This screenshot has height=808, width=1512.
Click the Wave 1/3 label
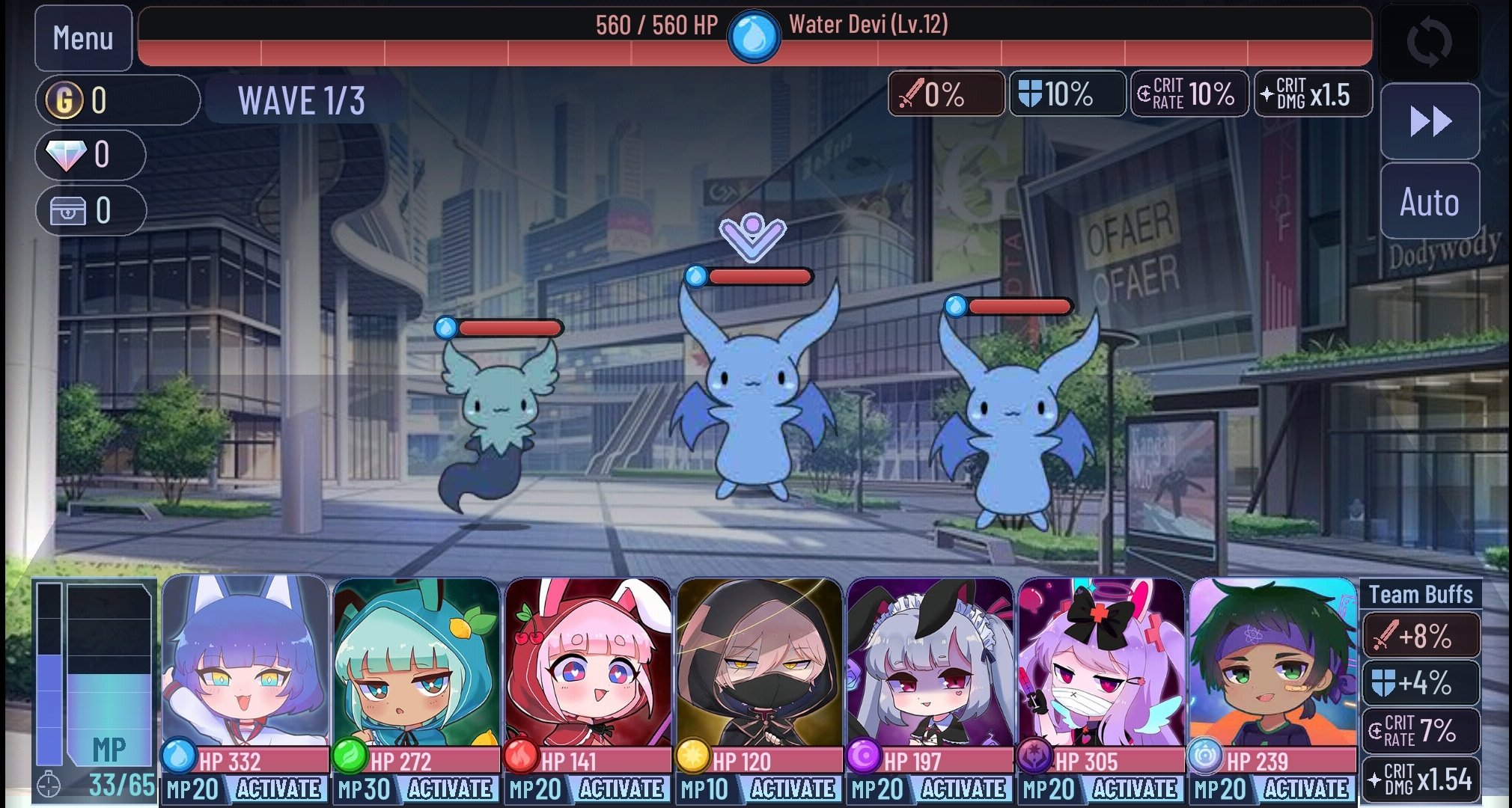[302, 99]
